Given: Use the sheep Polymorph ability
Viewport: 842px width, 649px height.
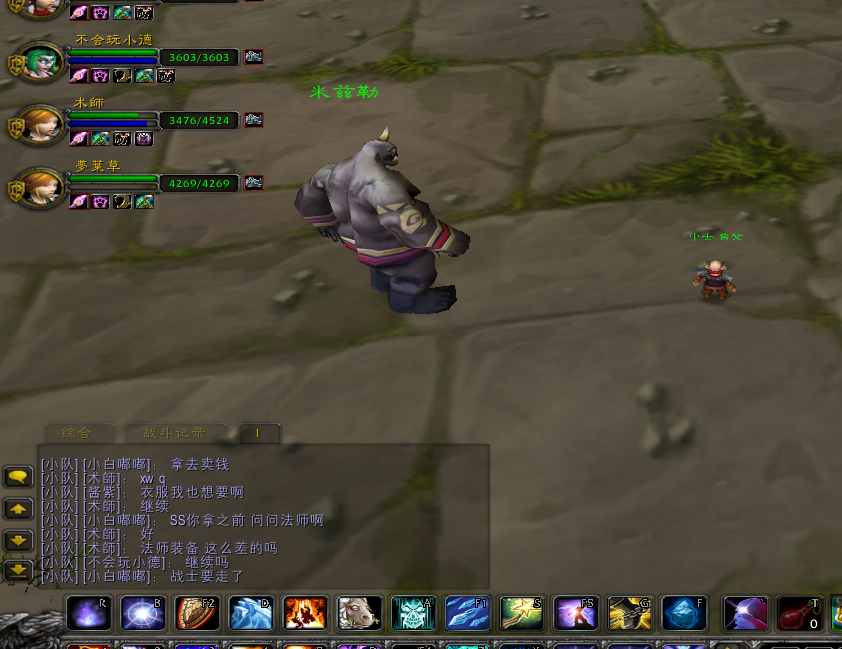Looking at the screenshot, I should 359,613.
